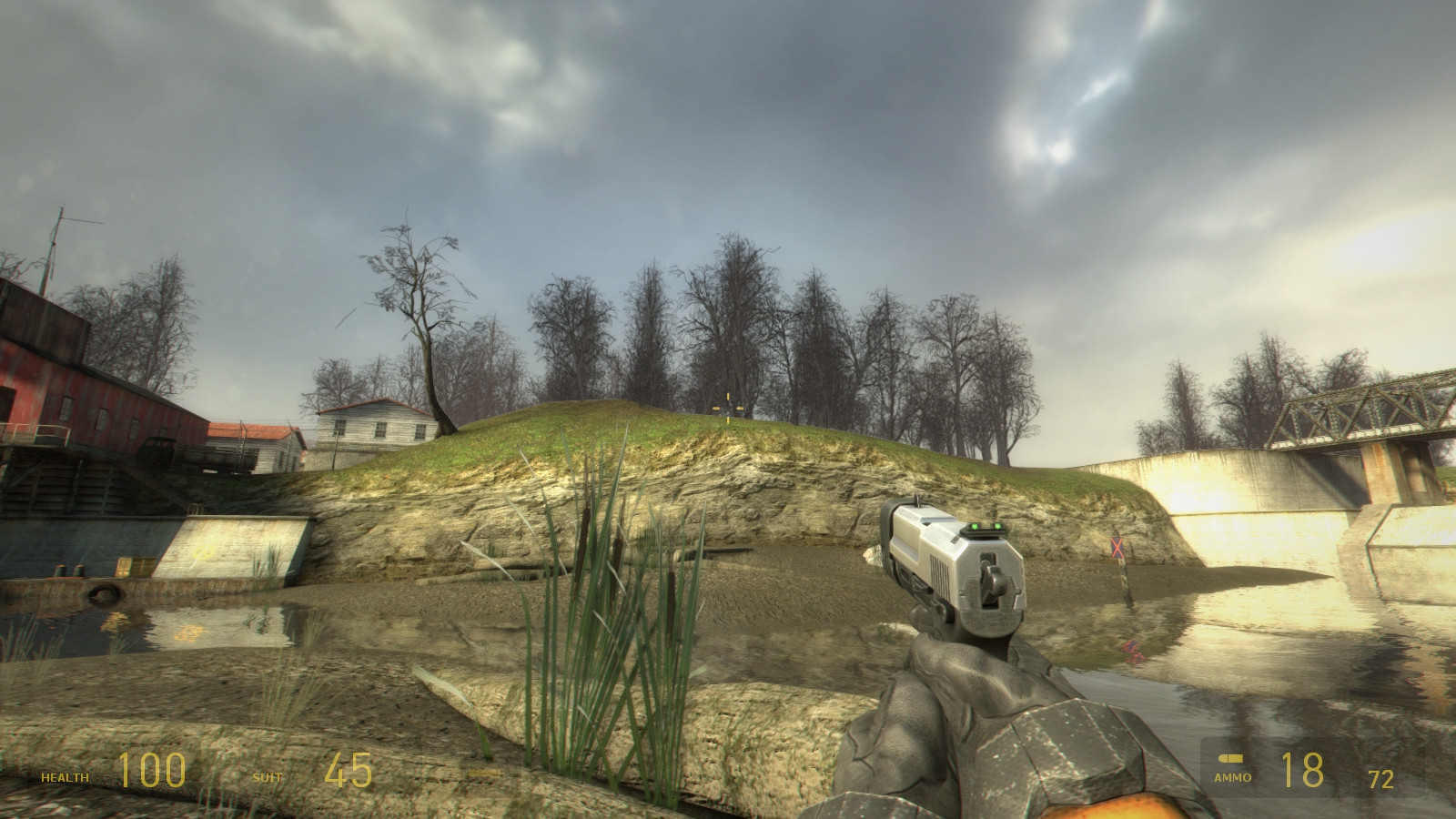Click the reserve ammo number 72
Viewport: 1456px width, 819px height.
[1380, 780]
